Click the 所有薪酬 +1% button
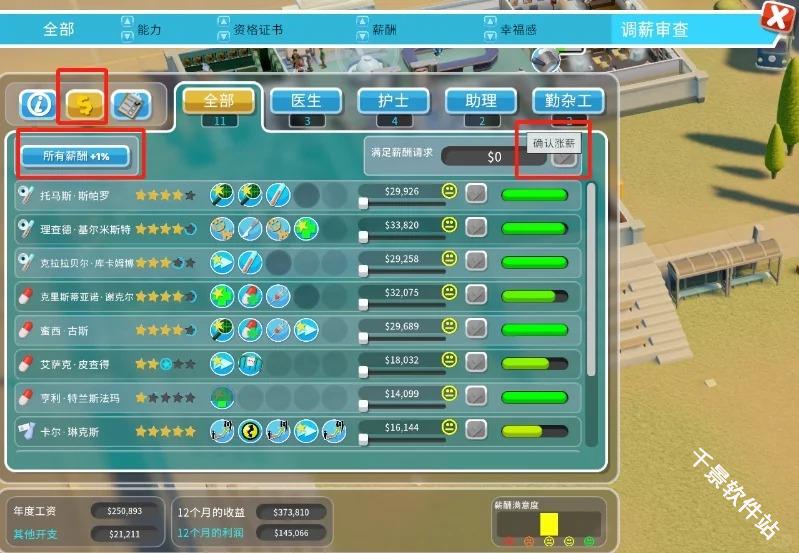 pos(76,156)
